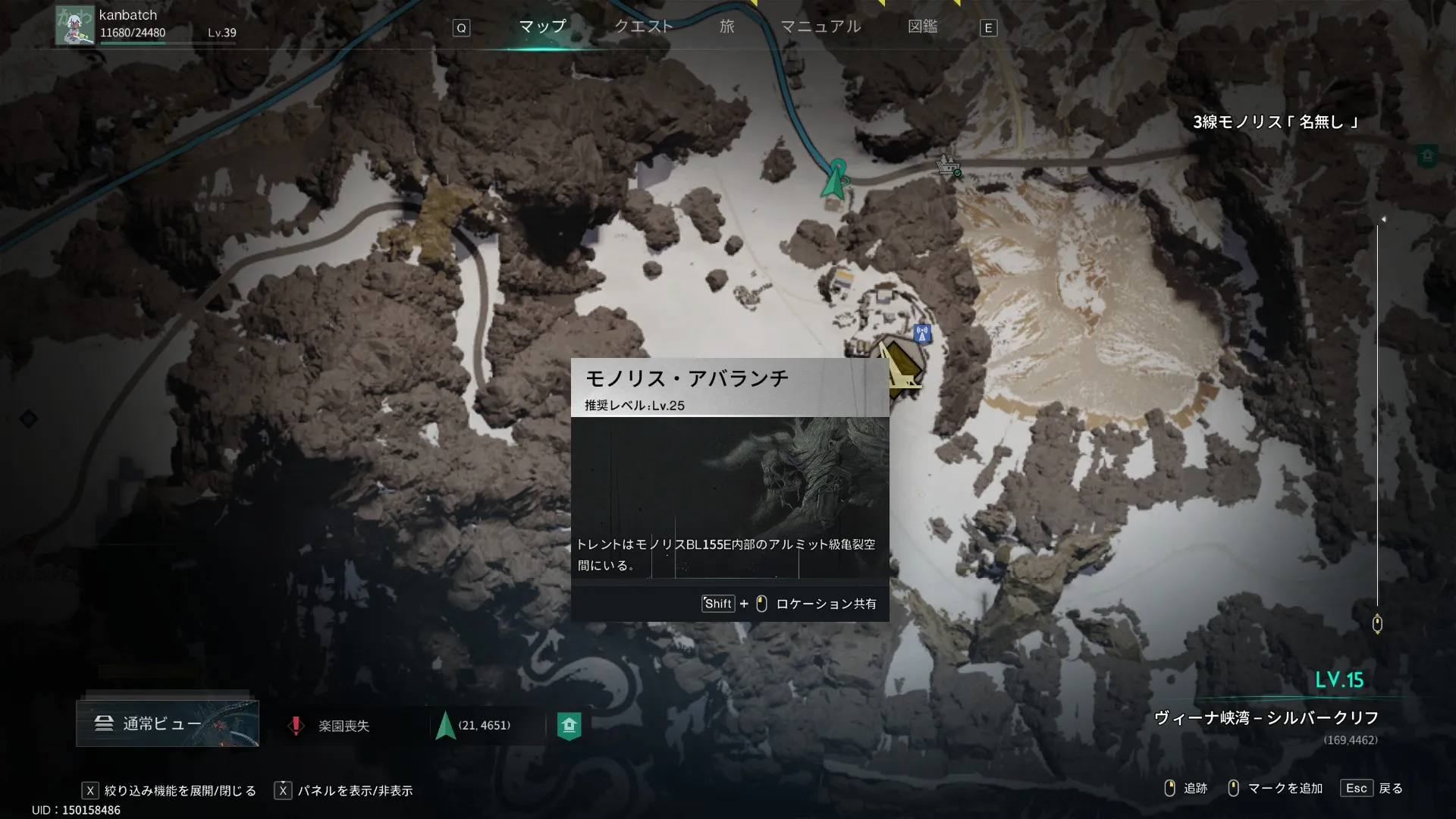Toggle the 通常ビュー map view button
Screen dimensions: 1456x819
[x=167, y=723]
